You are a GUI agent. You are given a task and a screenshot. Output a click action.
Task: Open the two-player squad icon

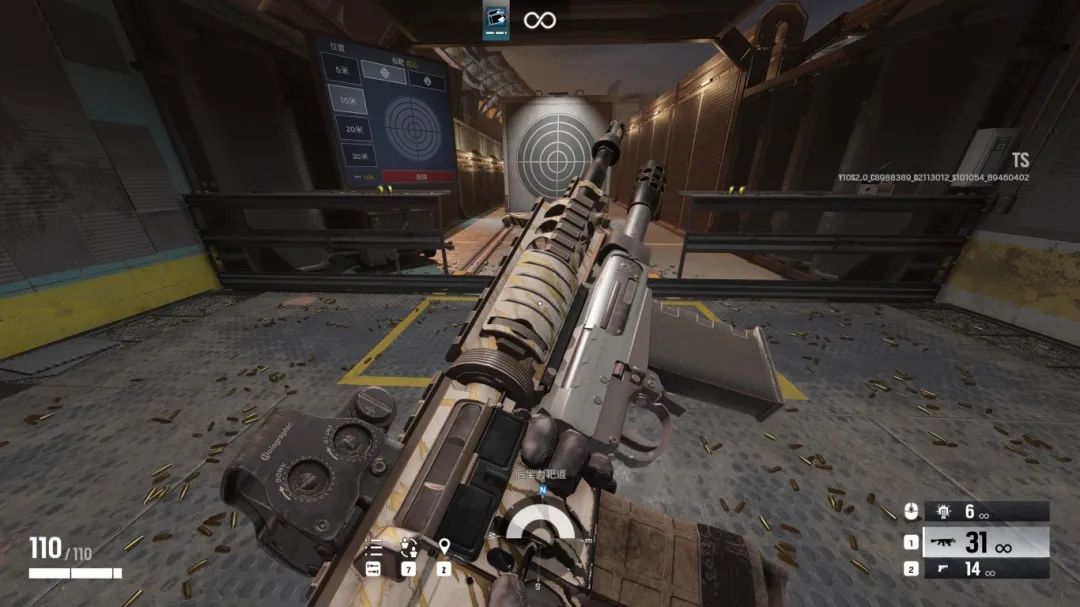click(408, 547)
